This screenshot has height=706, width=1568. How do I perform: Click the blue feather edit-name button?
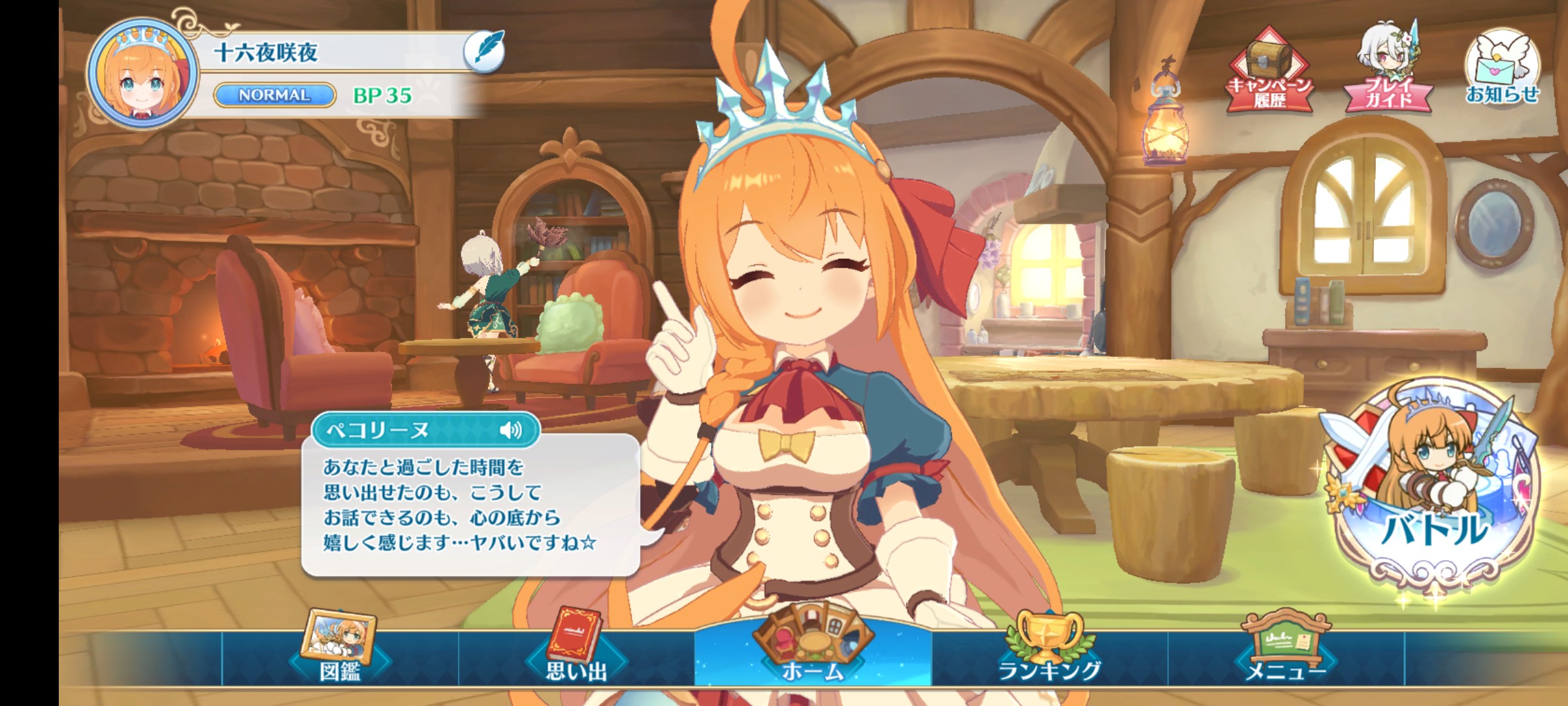click(484, 51)
